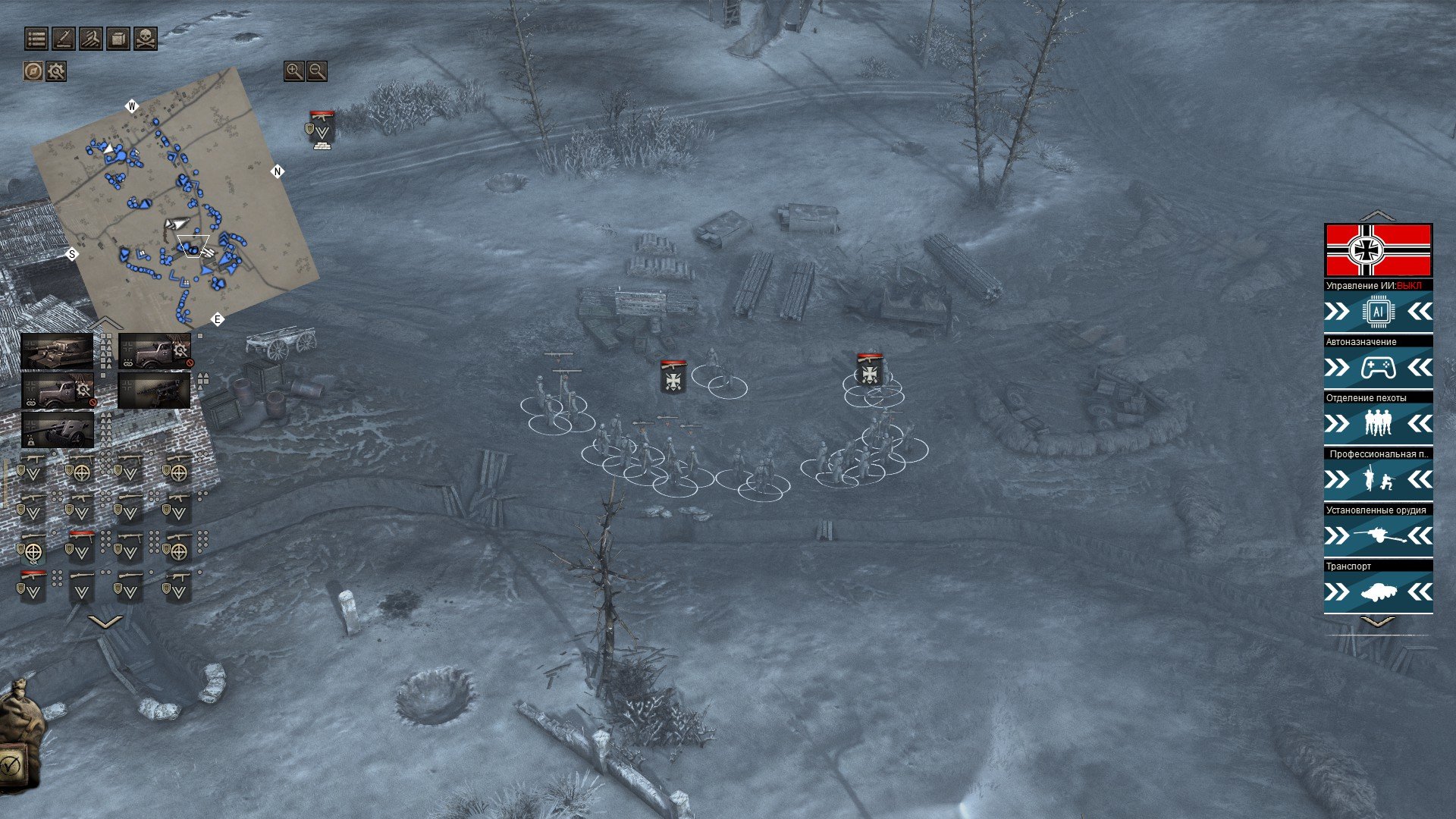Select the anti-tank gun unit portrait
Screen dimensions: 1456x819
[58, 430]
